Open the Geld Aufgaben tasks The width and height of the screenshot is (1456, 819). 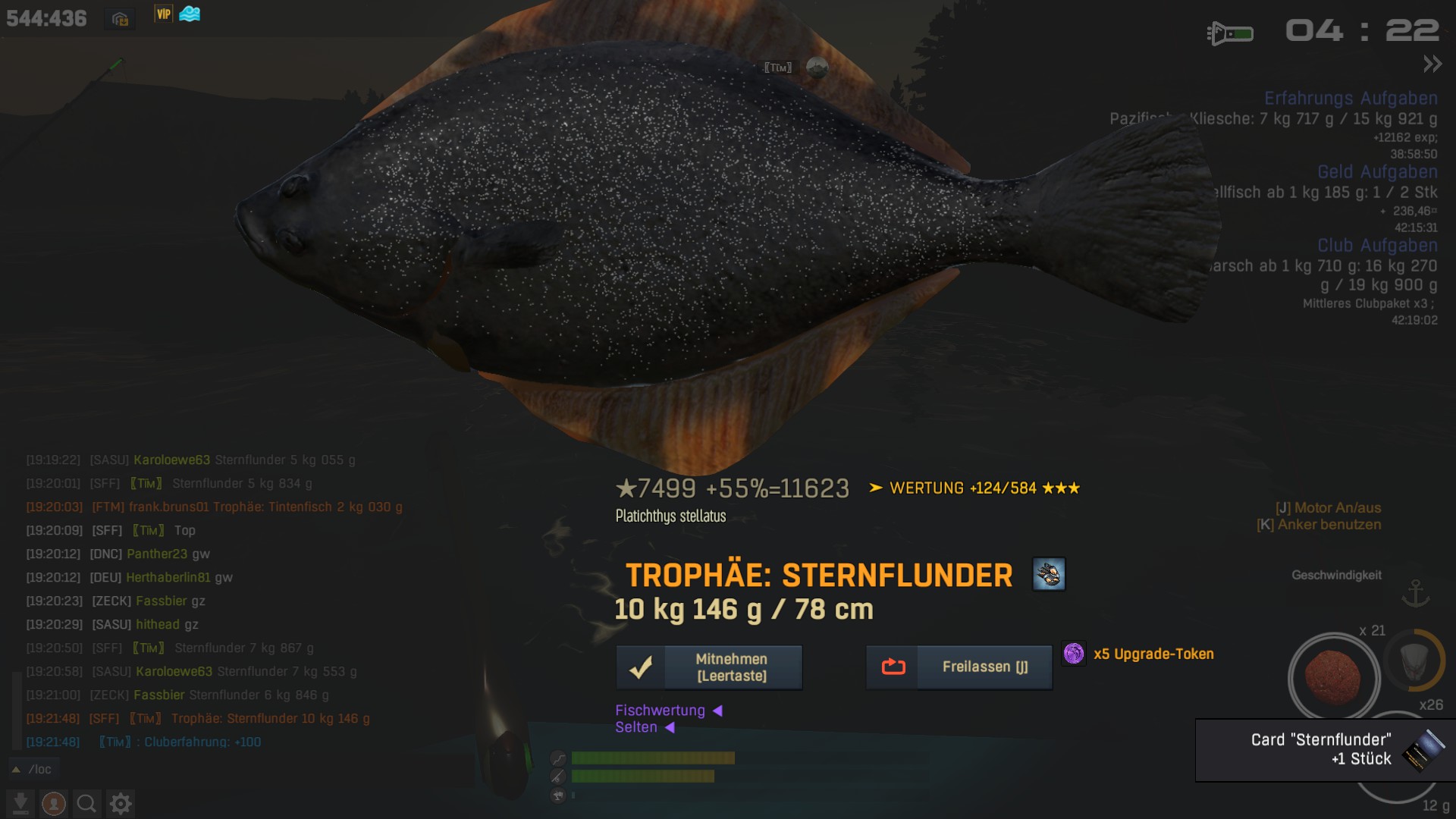tap(1377, 172)
